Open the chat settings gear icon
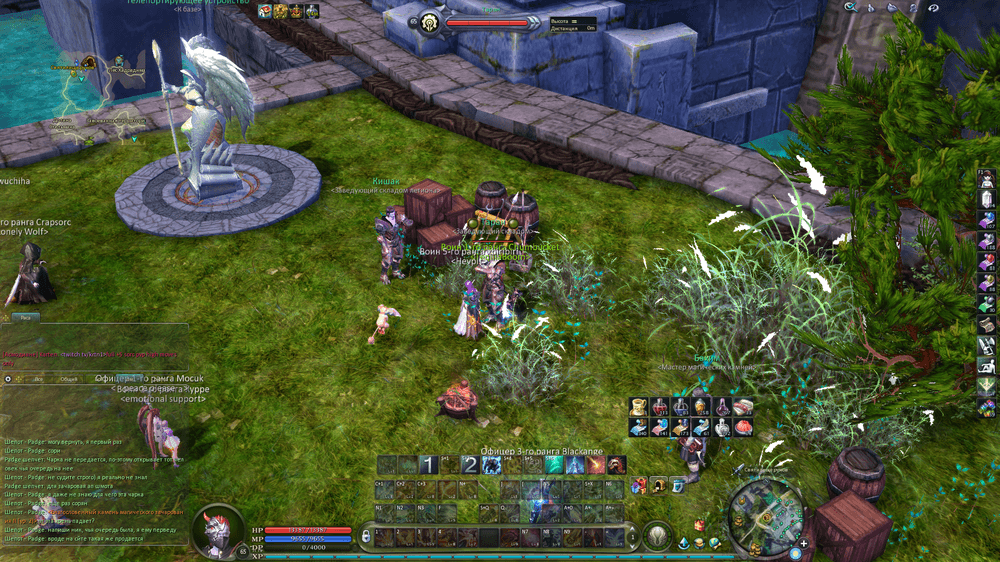This screenshot has height=562, width=1000. (8, 379)
